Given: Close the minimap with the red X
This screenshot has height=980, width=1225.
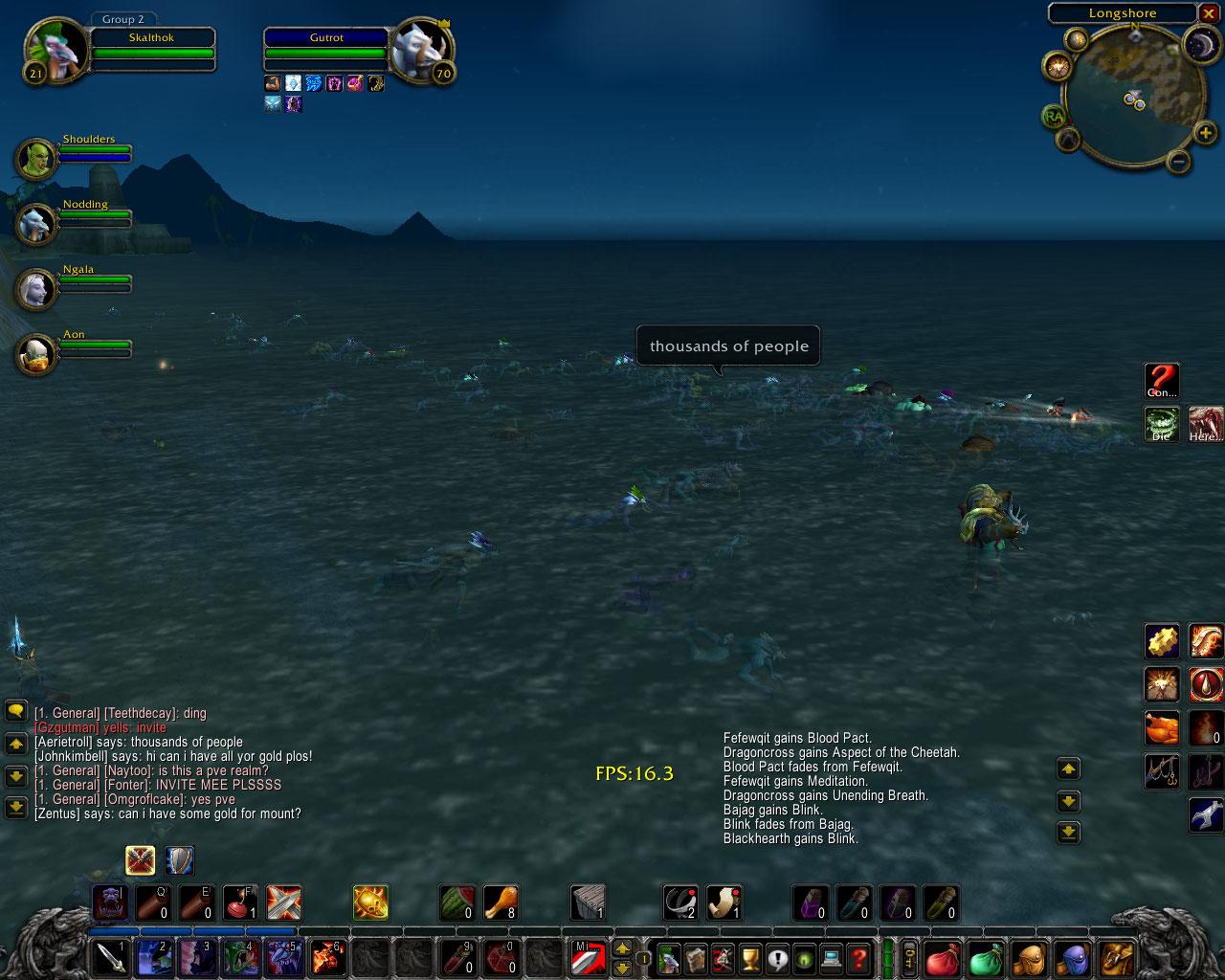Looking at the screenshot, I should [x=1209, y=13].
